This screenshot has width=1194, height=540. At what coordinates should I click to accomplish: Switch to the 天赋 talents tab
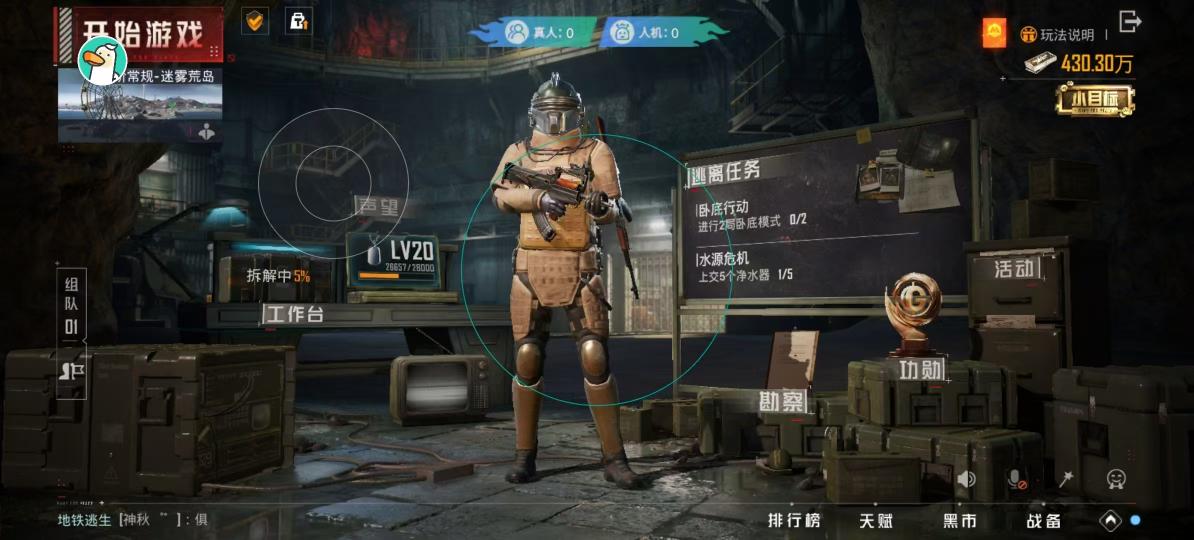(x=876, y=520)
